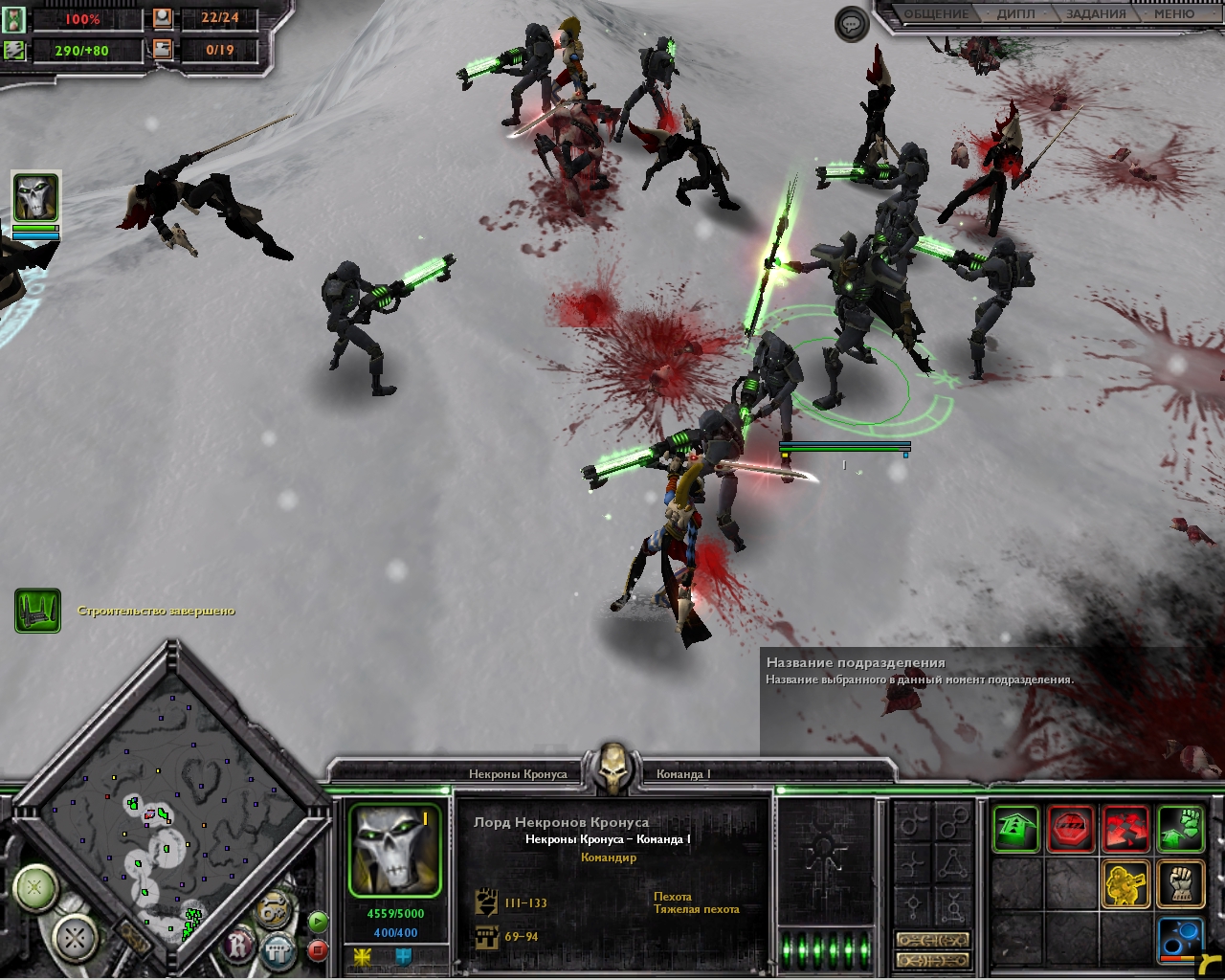
Task: Activate the blue orbs special ability
Action: [1181, 938]
